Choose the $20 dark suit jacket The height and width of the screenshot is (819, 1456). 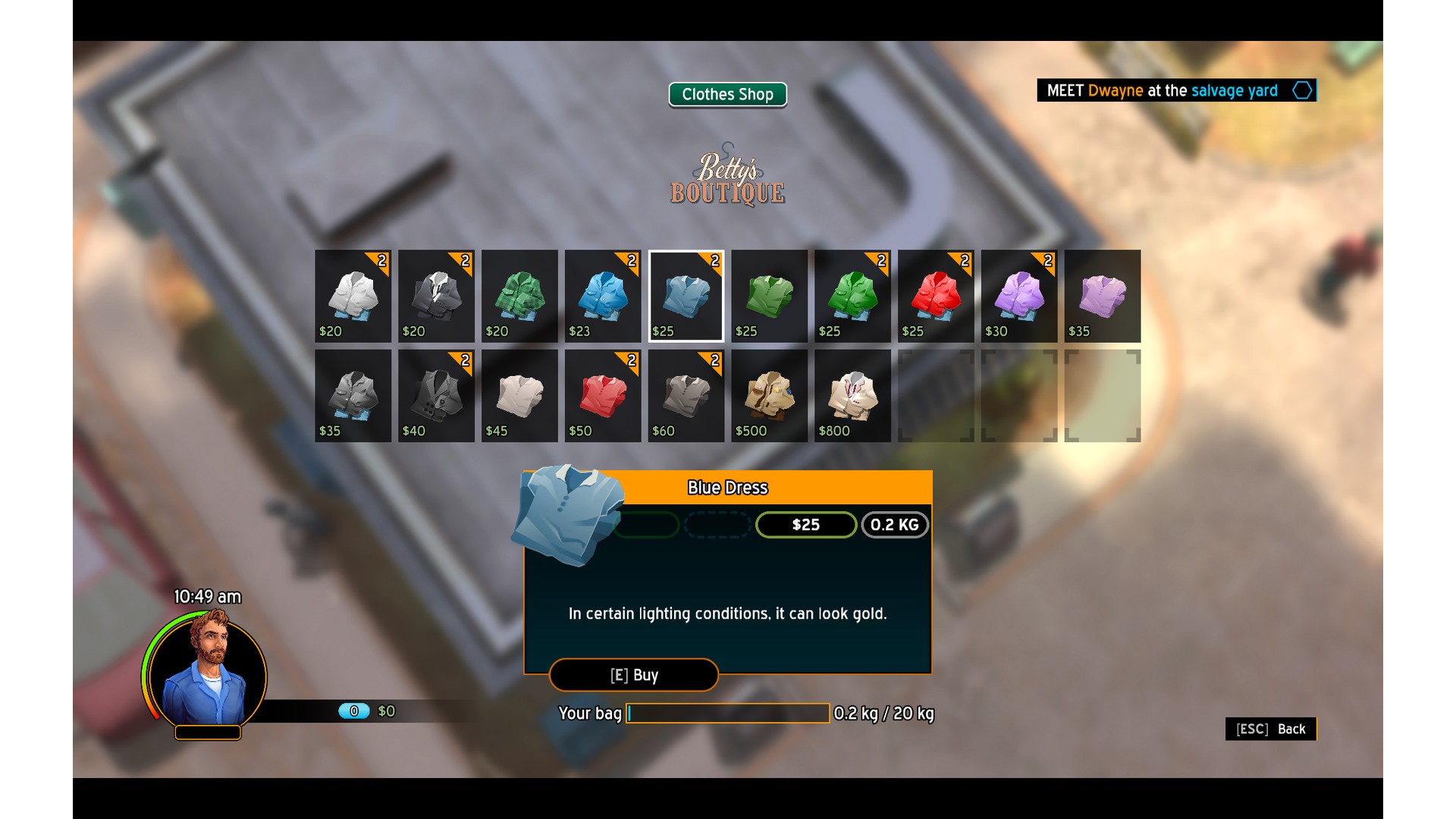pos(436,296)
